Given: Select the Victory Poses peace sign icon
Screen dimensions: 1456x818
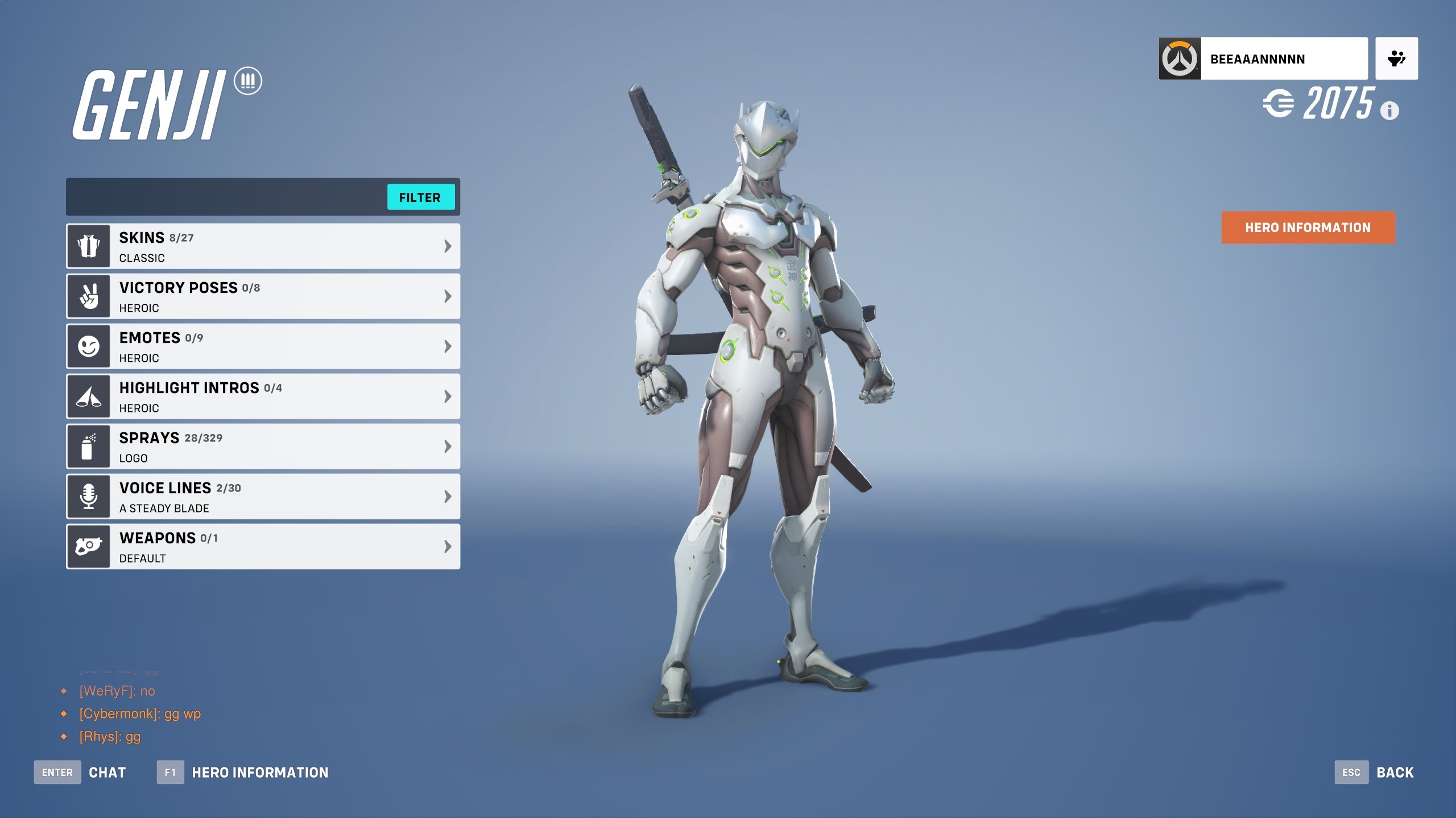Looking at the screenshot, I should (x=88, y=296).
